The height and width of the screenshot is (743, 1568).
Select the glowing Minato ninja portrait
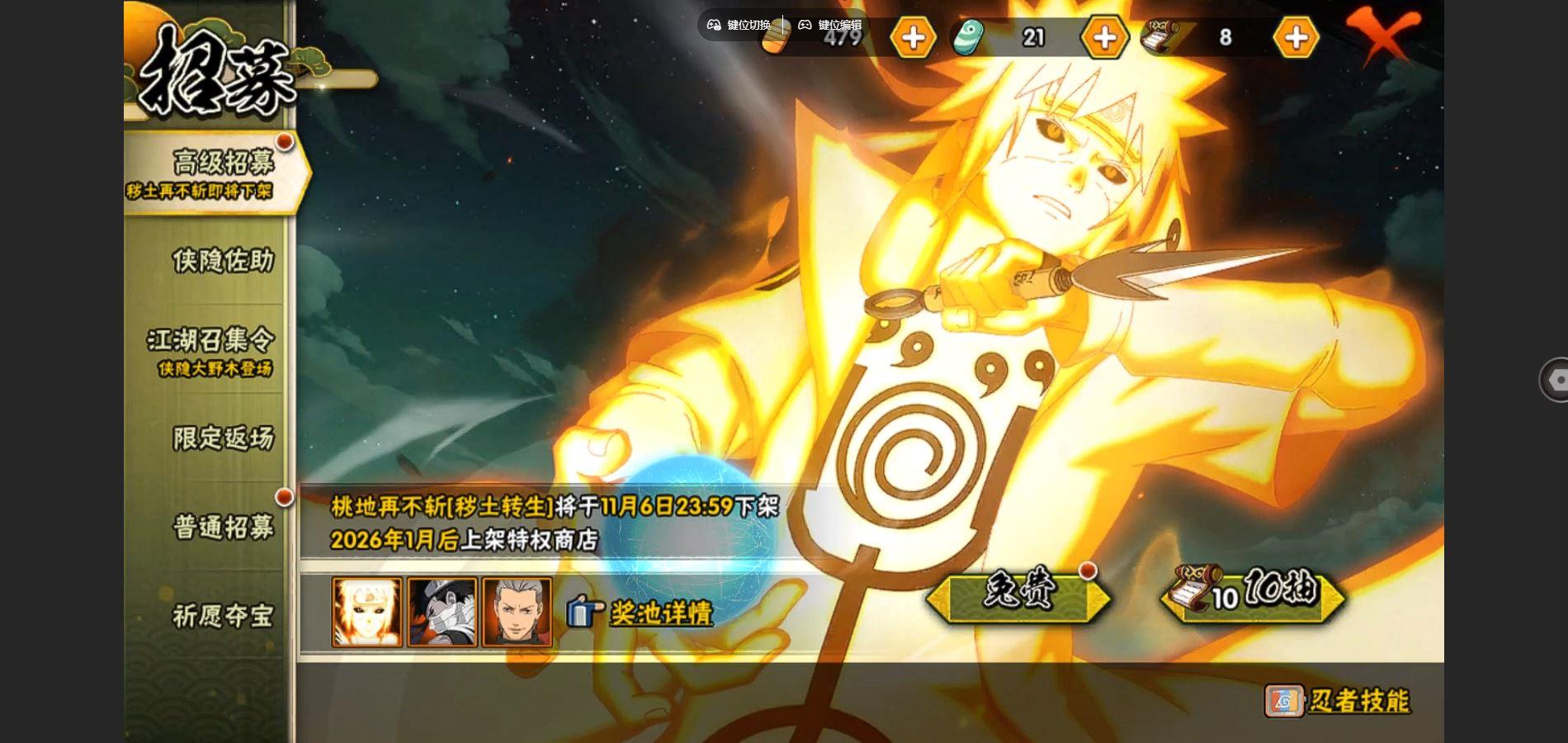tap(367, 612)
